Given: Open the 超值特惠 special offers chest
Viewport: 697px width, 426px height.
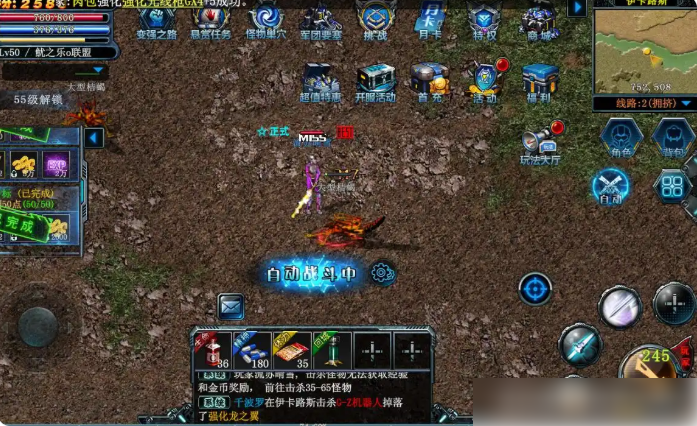Looking at the screenshot, I should coord(320,81).
